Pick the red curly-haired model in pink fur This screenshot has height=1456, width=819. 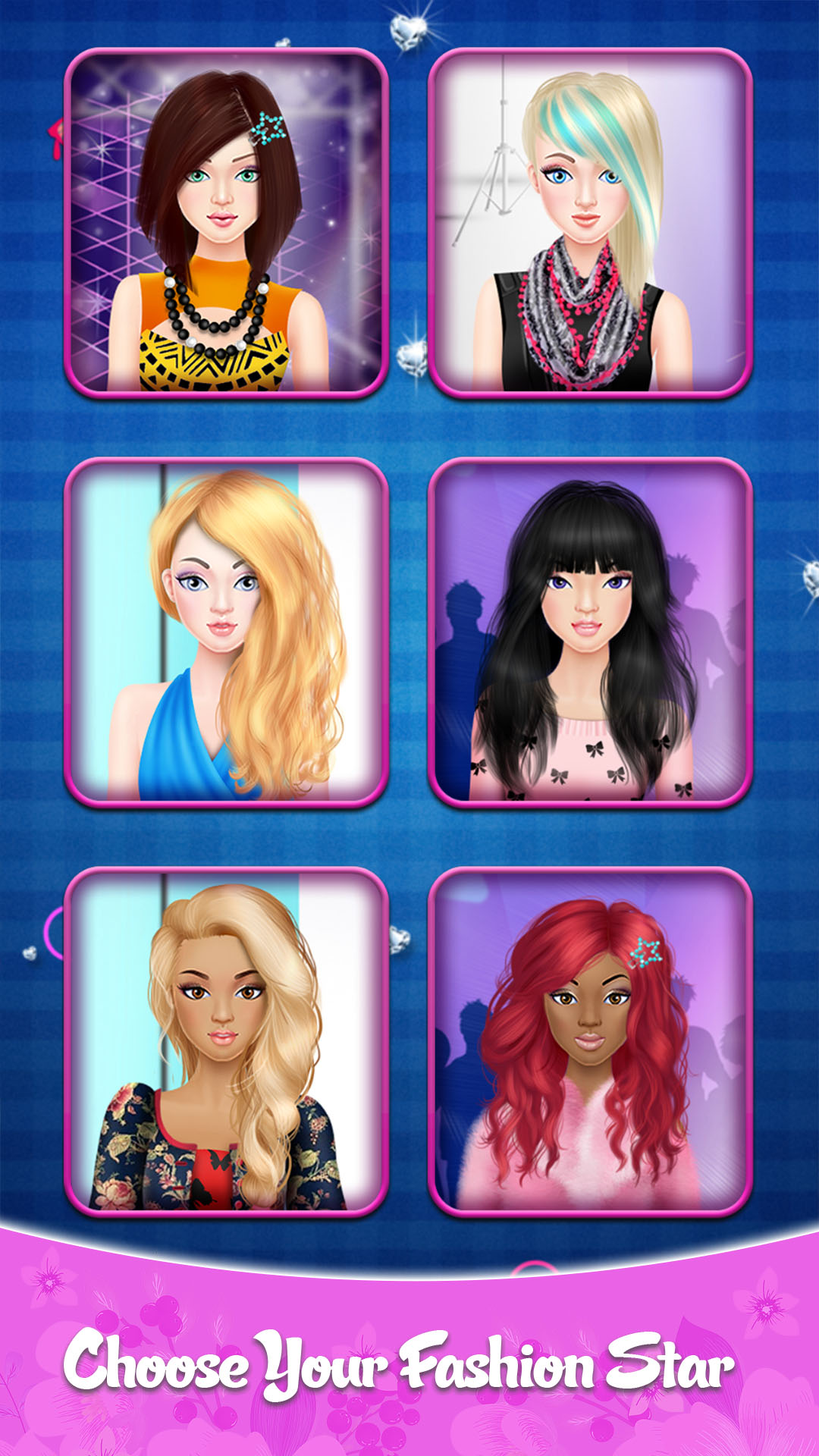pyautogui.click(x=590, y=1043)
